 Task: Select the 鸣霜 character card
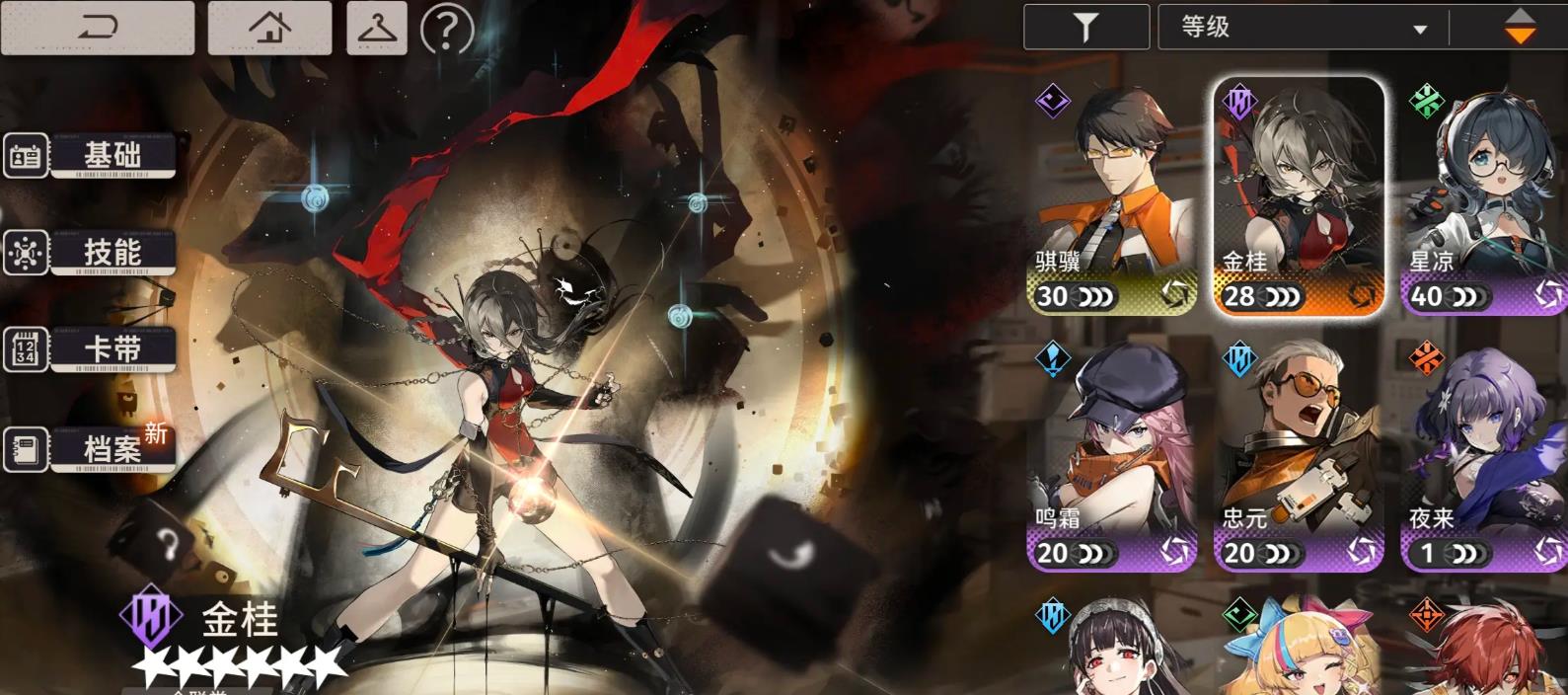coord(1112,454)
